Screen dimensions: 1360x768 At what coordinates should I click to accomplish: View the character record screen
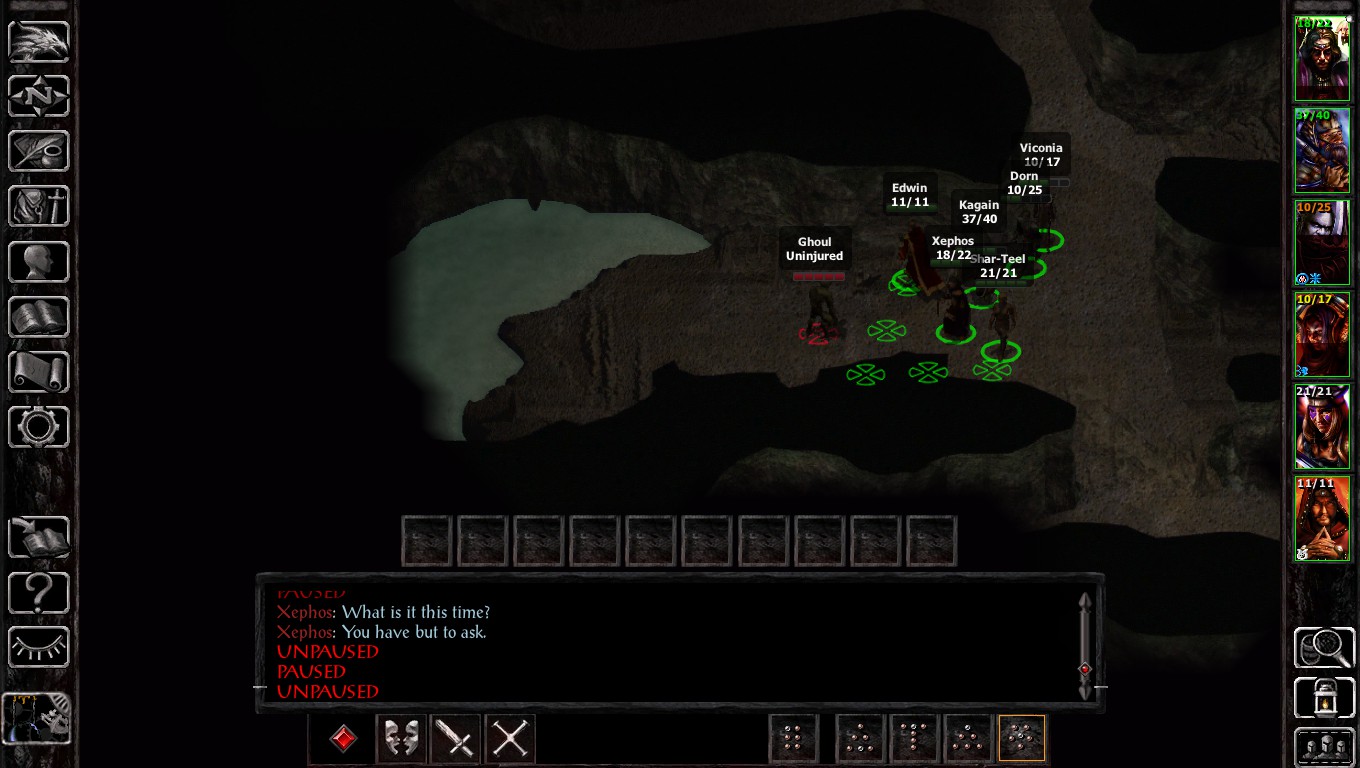38,261
